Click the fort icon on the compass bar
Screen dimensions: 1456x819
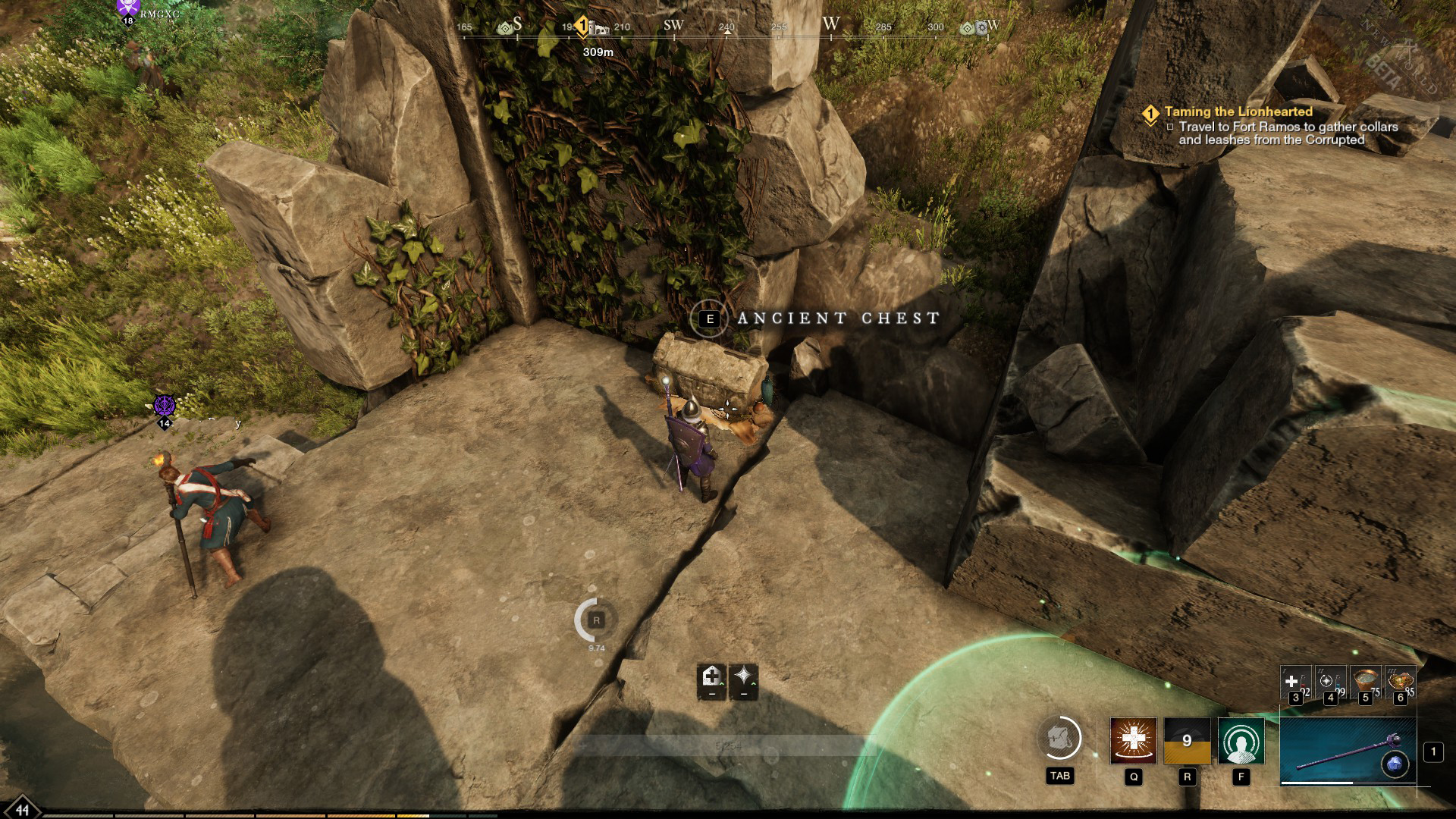[x=600, y=29]
